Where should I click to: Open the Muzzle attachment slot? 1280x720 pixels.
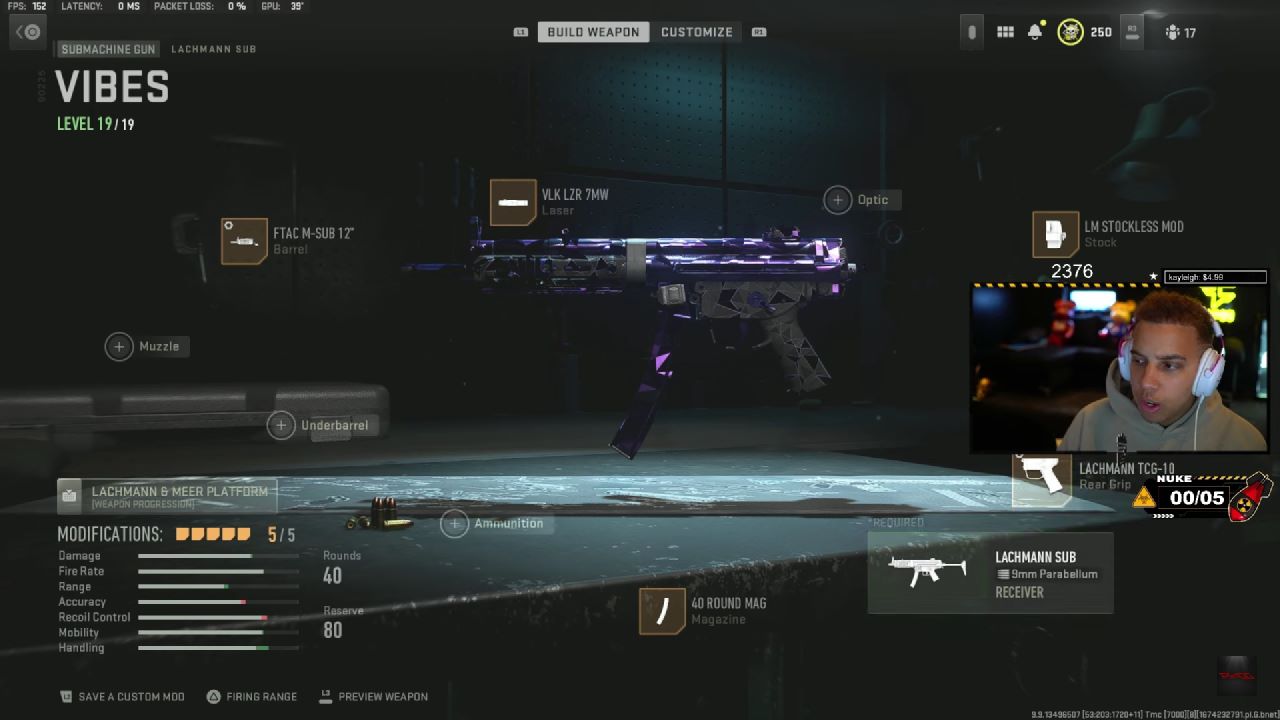pyautogui.click(x=119, y=346)
